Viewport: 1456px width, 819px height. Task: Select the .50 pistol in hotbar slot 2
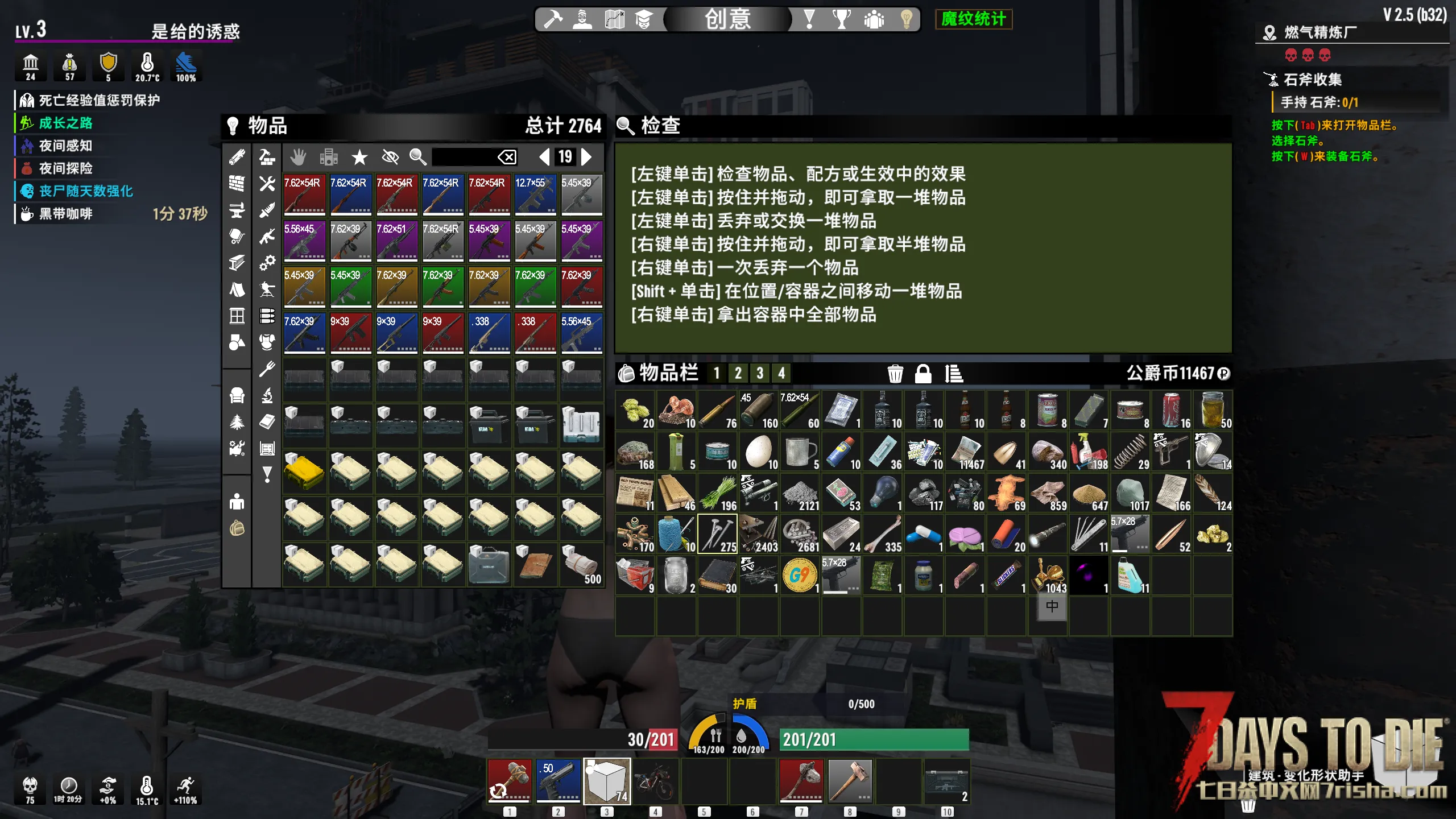[x=558, y=780]
